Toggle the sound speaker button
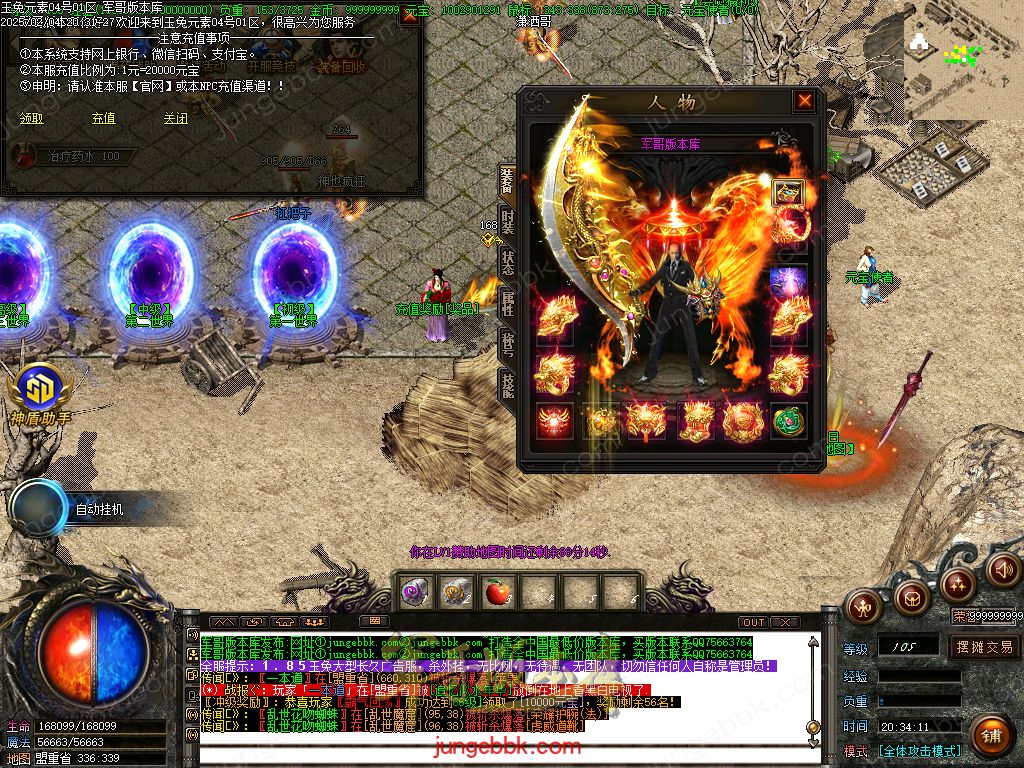Viewport: 1024px width, 768px height. coord(1002,570)
